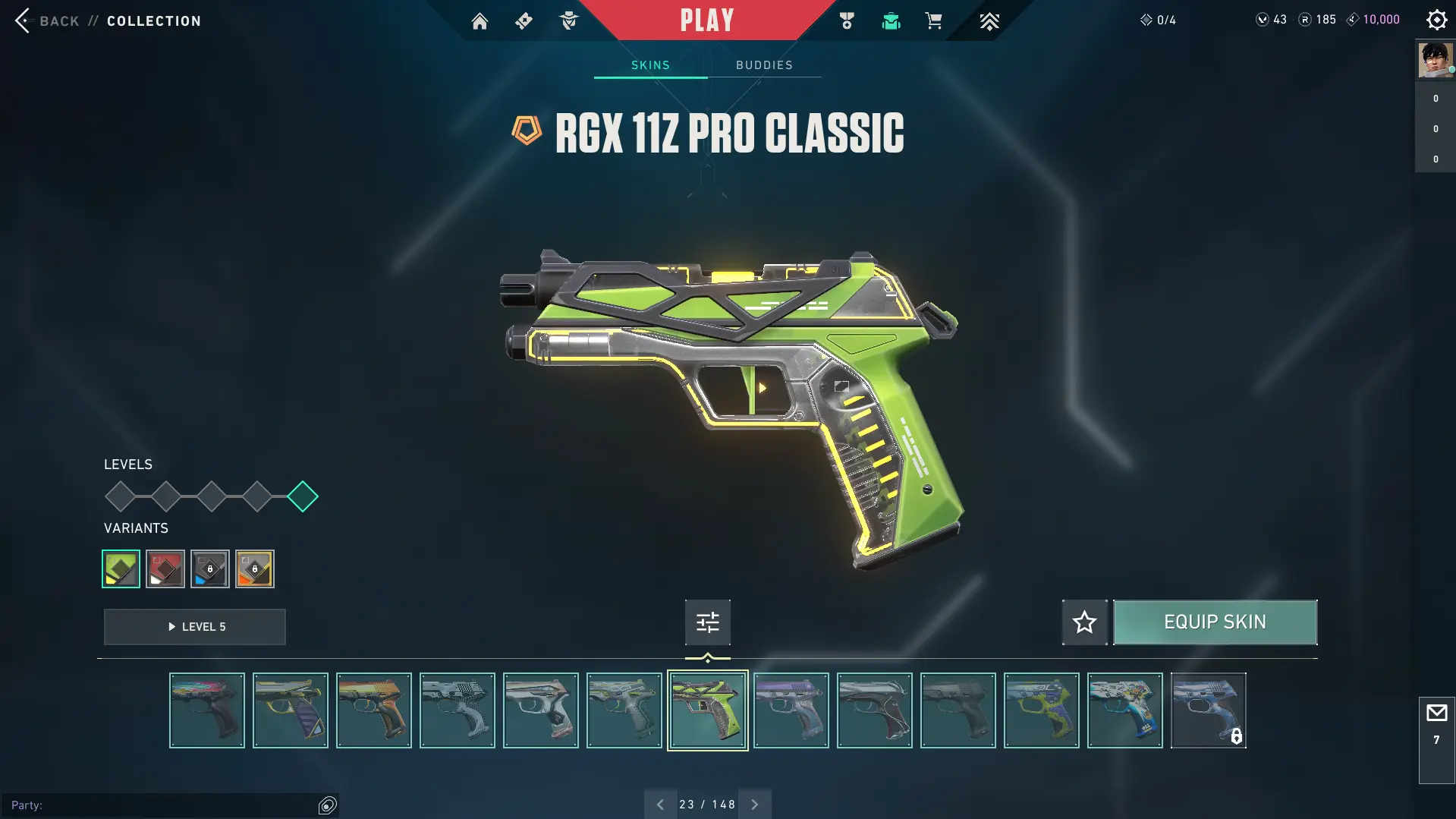1456x819 pixels.
Task: Select the green skin variant
Action: (121, 569)
